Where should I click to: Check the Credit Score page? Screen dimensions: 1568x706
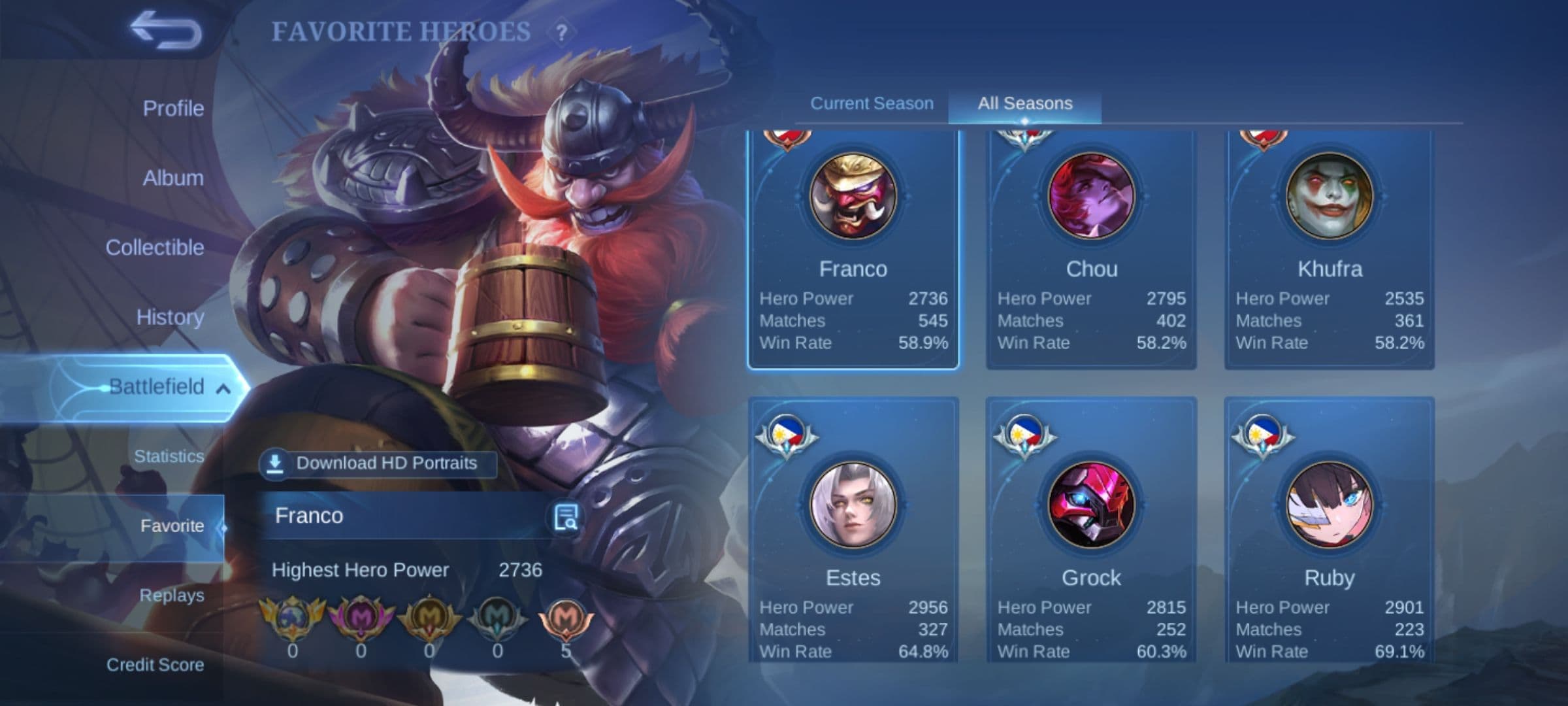coord(155,665)
